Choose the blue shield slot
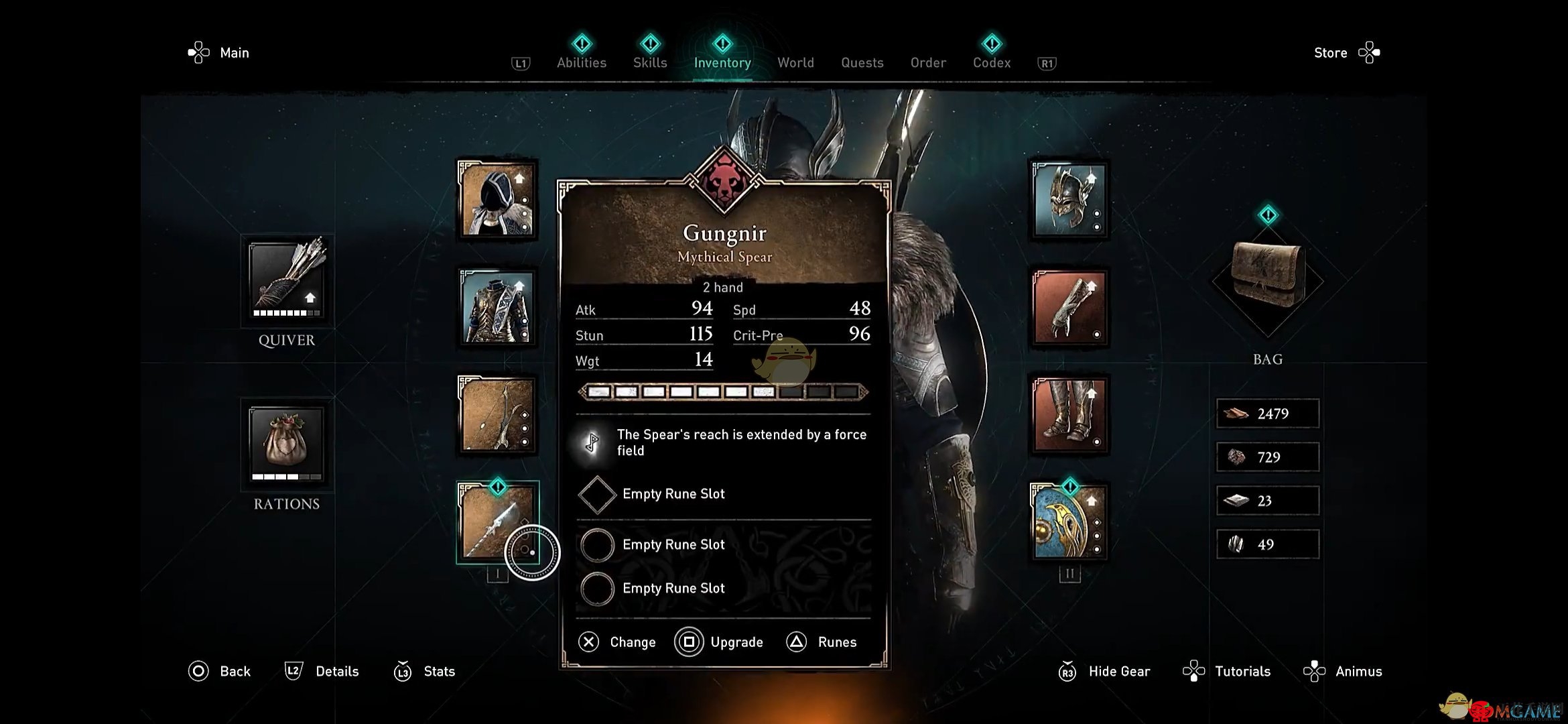This screenshot has height=724, width=1568. click(1069, 522)
